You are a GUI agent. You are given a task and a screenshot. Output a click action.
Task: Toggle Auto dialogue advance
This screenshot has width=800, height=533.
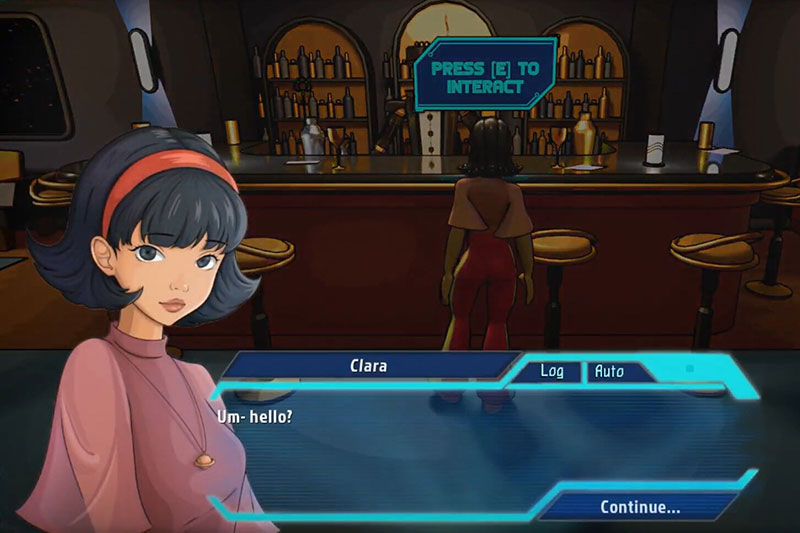pos(610,371)
